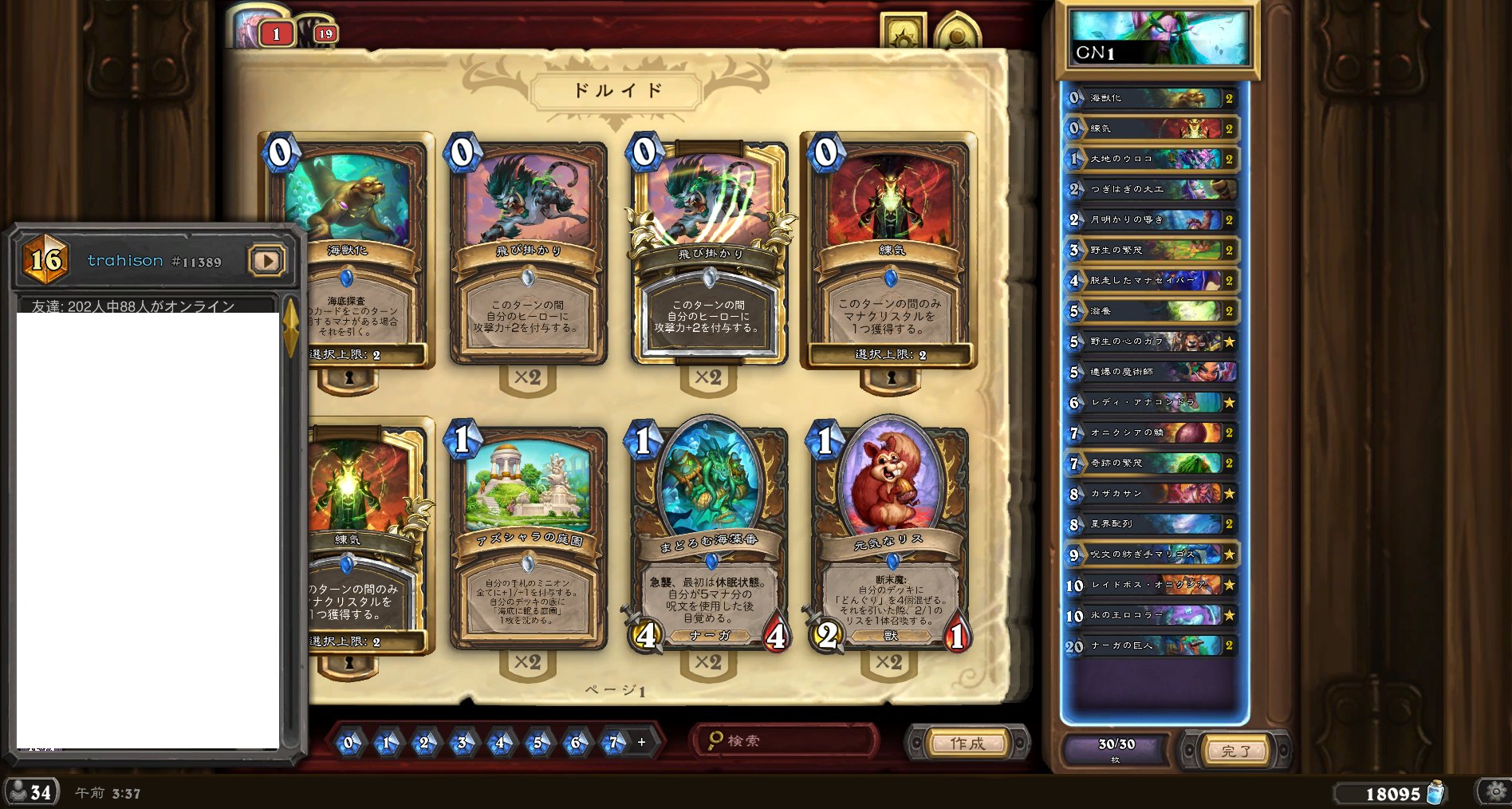Screen dimensions: 1512x809
Task: Filter the collection by the 0 mana gem
Action: point(348,743)
